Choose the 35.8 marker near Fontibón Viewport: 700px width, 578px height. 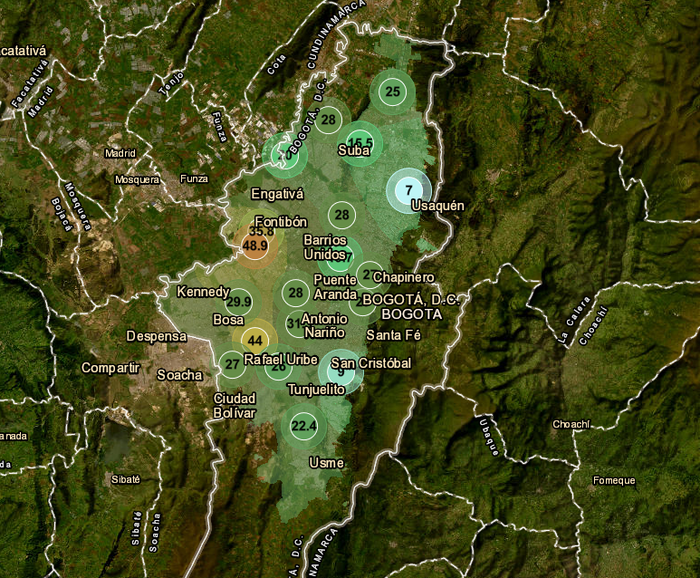pos(260,230)
